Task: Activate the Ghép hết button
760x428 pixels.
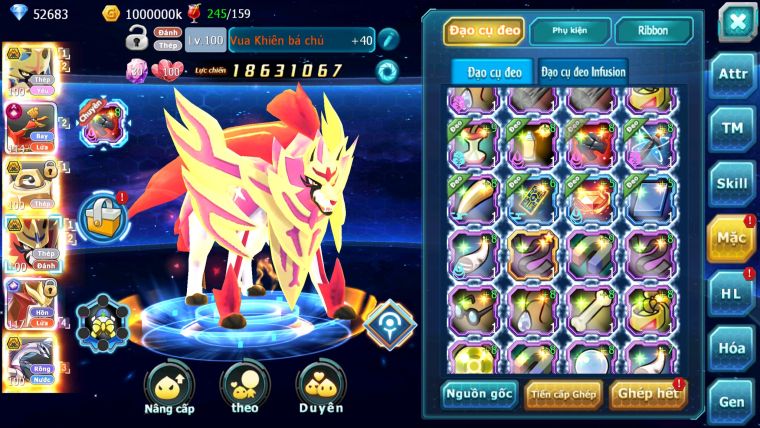Action: 647,394
